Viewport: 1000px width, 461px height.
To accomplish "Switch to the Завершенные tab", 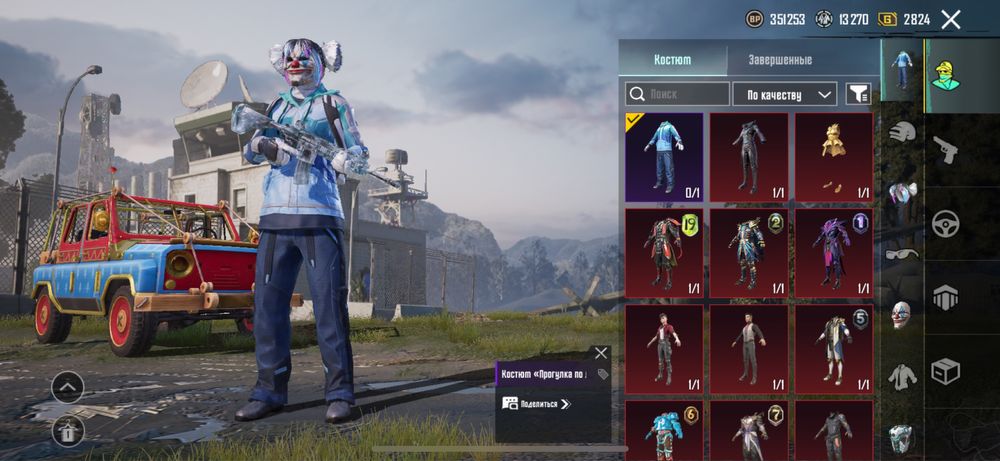I will click(780, 60).
